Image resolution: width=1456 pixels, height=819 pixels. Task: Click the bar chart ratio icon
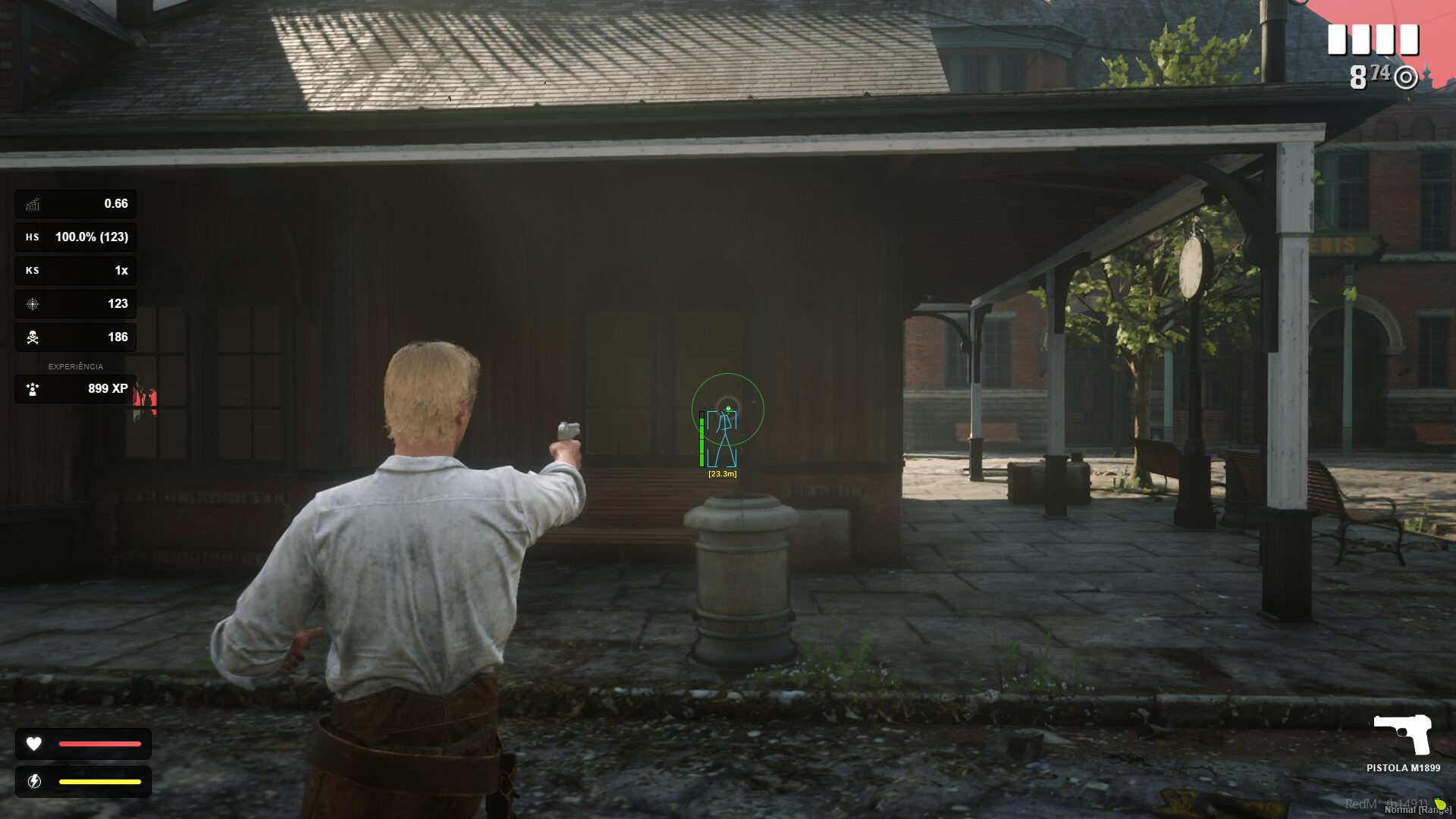33,204
